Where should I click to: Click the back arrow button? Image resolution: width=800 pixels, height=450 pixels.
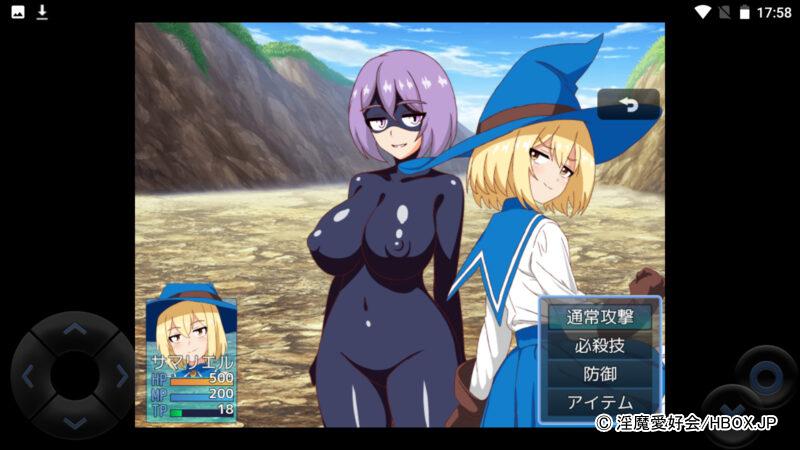(629, 104)
